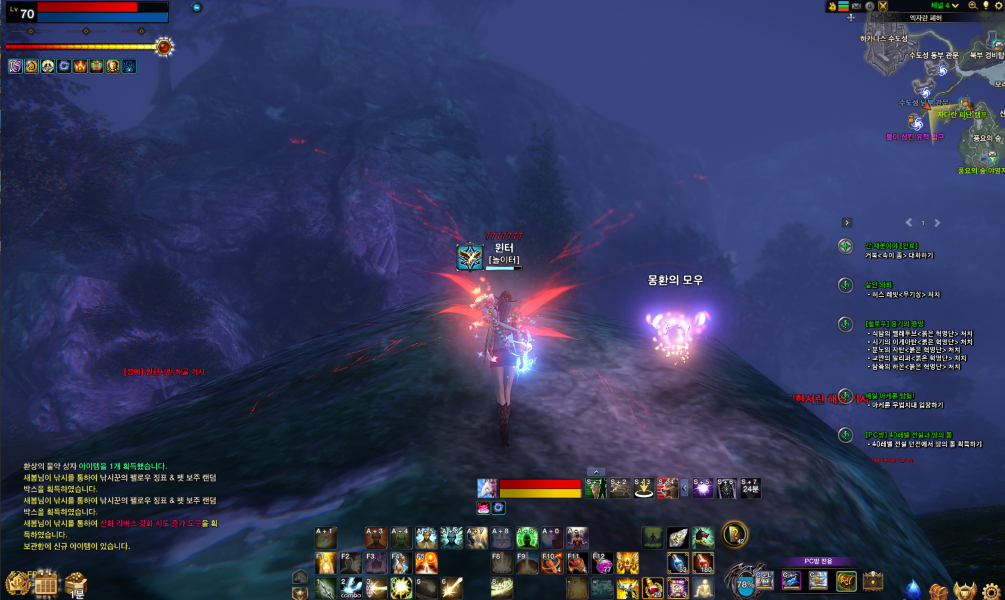Select the player nameplate emblem icon
This screenshot has height=600, width=1005.
pyautogui.click(x=470, y=257)
